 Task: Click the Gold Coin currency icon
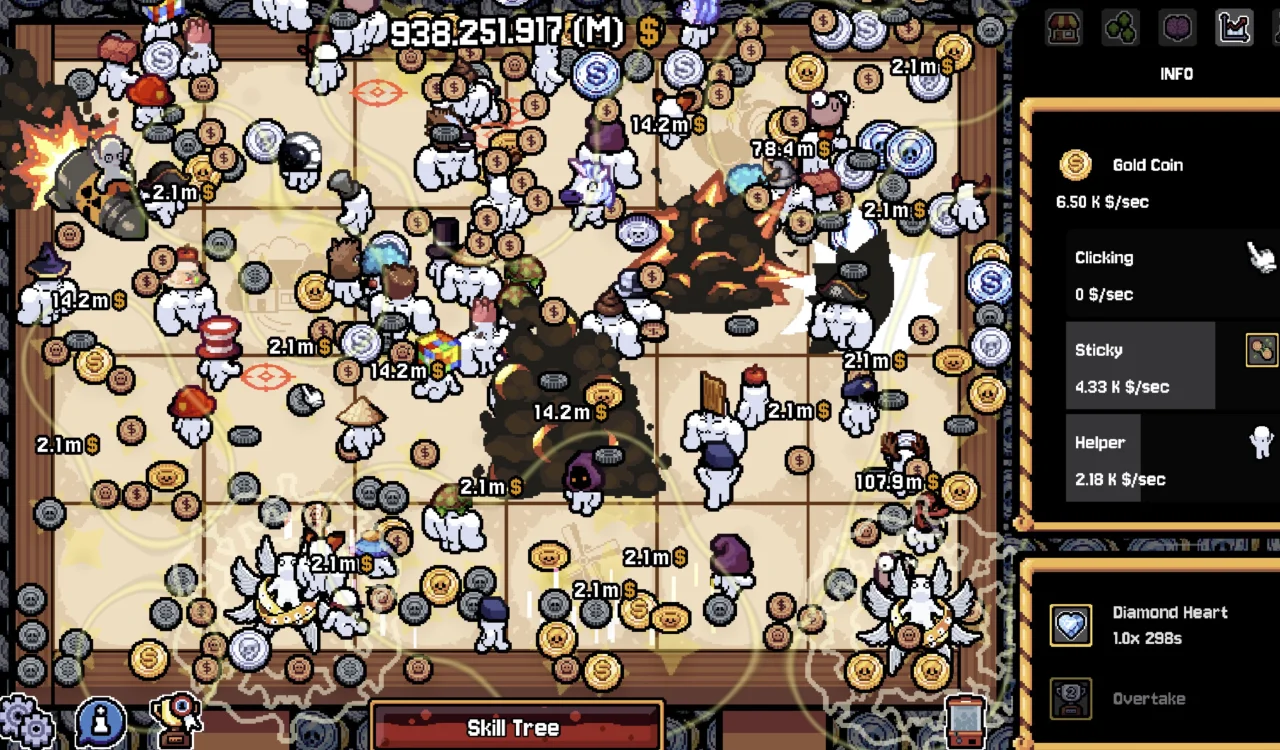tap(1075, 165)
